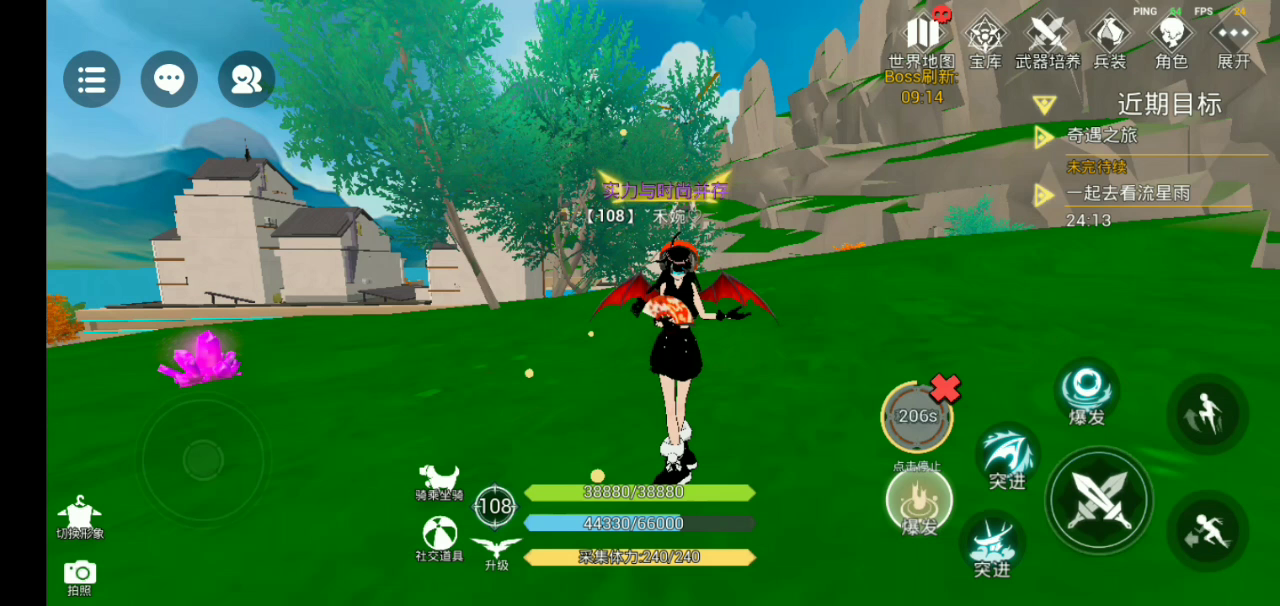Open the treasury (宝库) menu

985,40
